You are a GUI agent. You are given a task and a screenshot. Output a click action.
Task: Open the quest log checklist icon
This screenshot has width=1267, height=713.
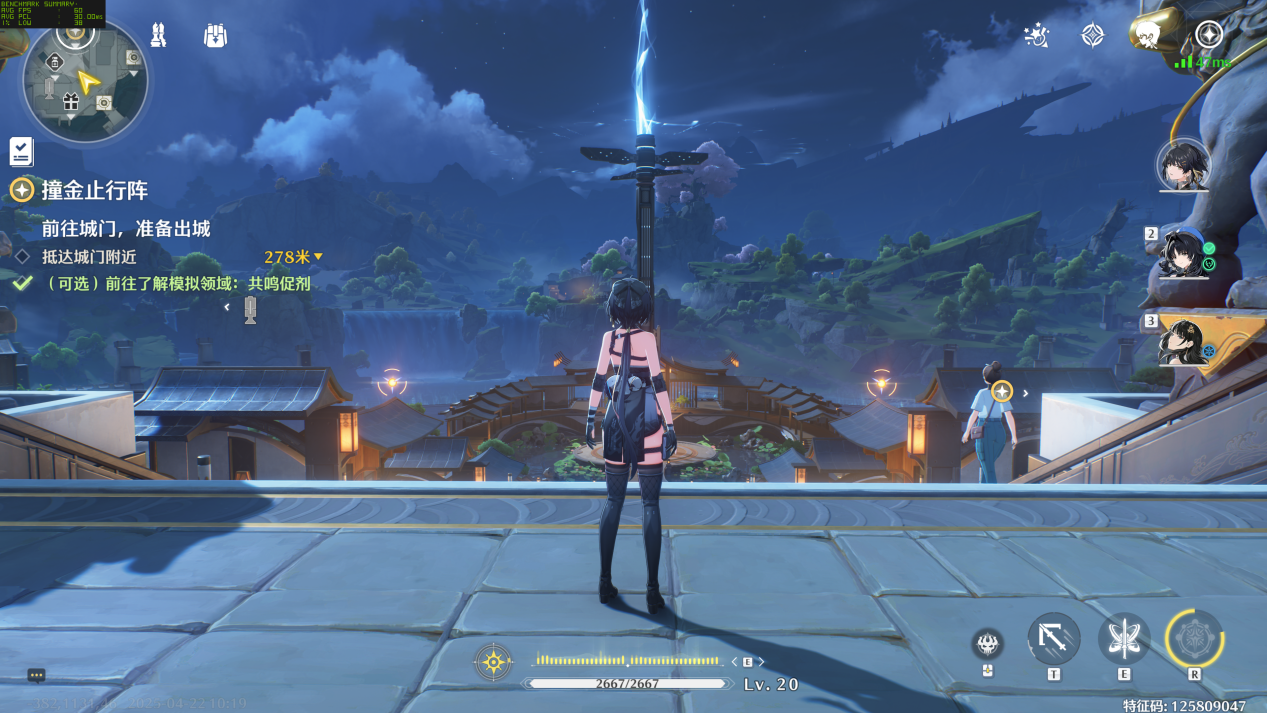(x=21, y=151)
